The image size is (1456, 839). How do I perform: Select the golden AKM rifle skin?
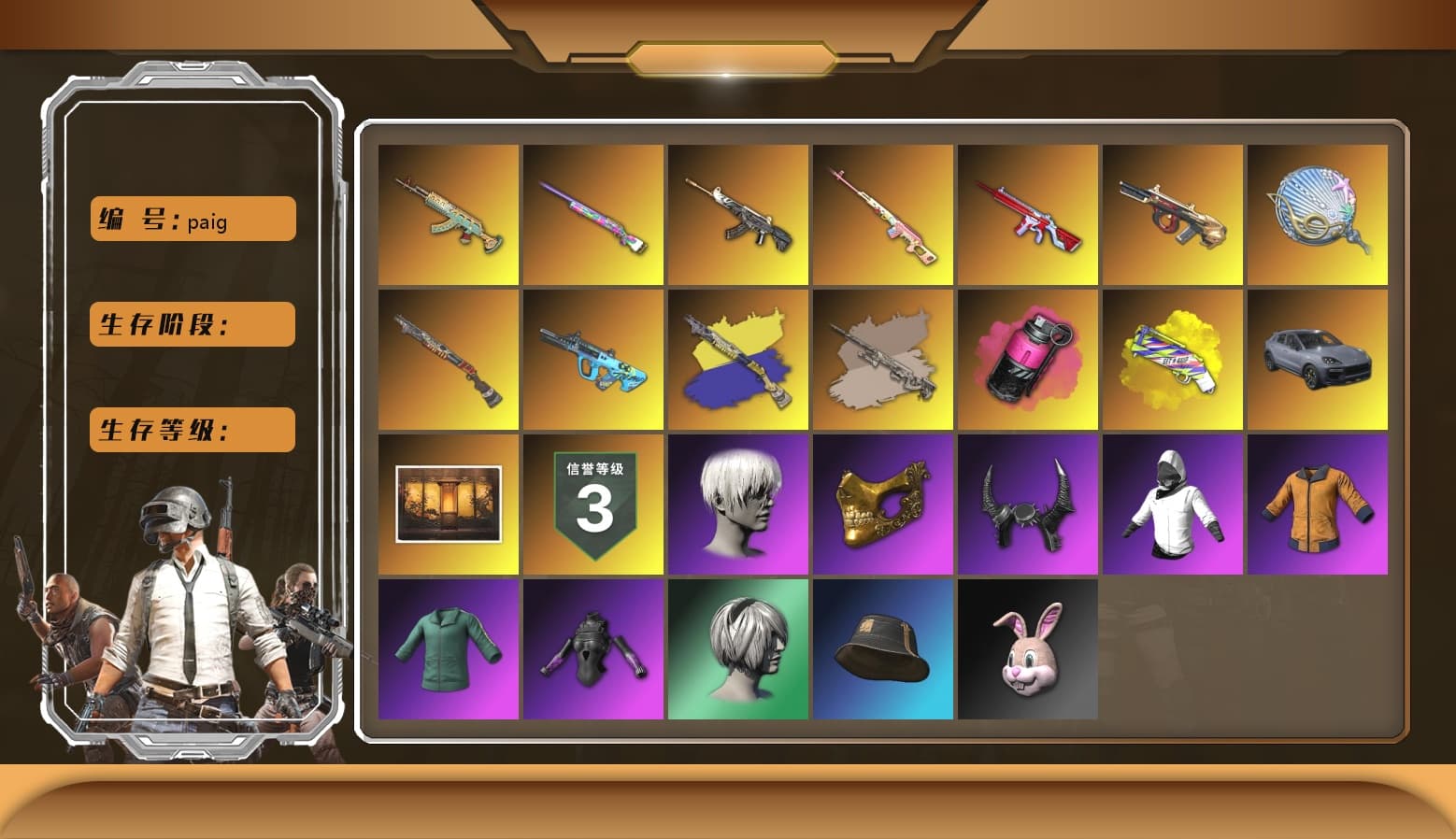[x=450, y=214]
